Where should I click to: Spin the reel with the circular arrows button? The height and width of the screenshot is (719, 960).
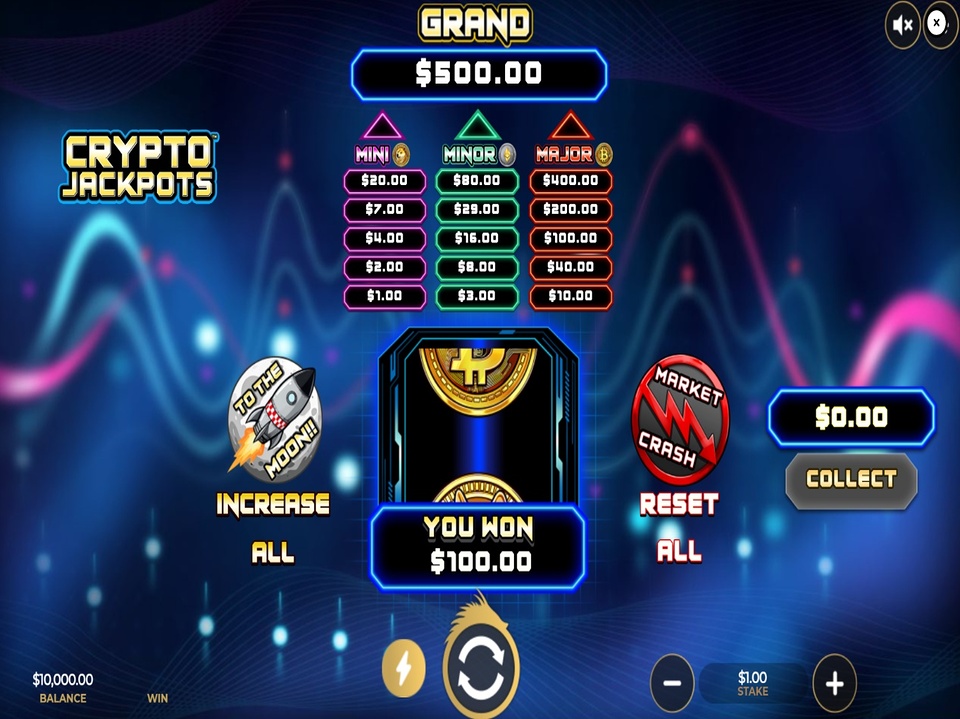[x=481, y=669]
